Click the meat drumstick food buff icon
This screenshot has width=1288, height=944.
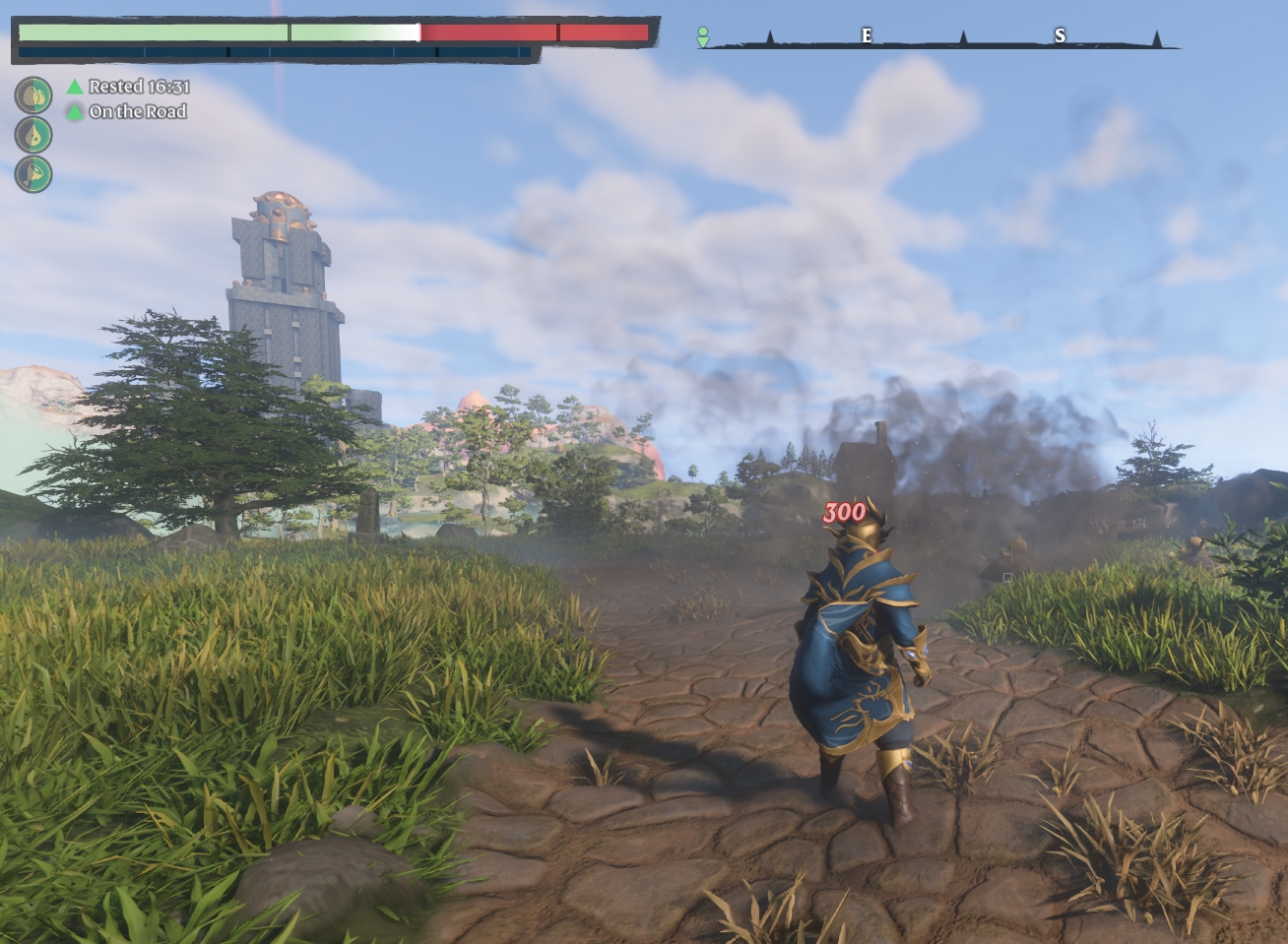click(x=33, y=173)
